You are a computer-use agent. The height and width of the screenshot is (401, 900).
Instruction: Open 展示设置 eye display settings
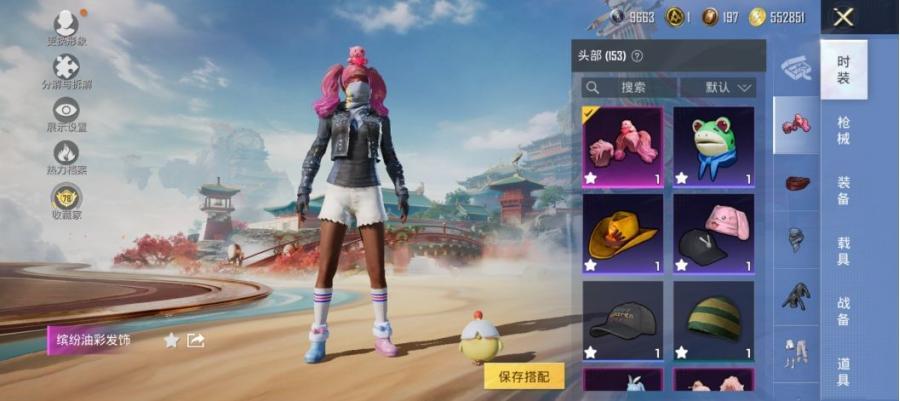click(66, 115)
